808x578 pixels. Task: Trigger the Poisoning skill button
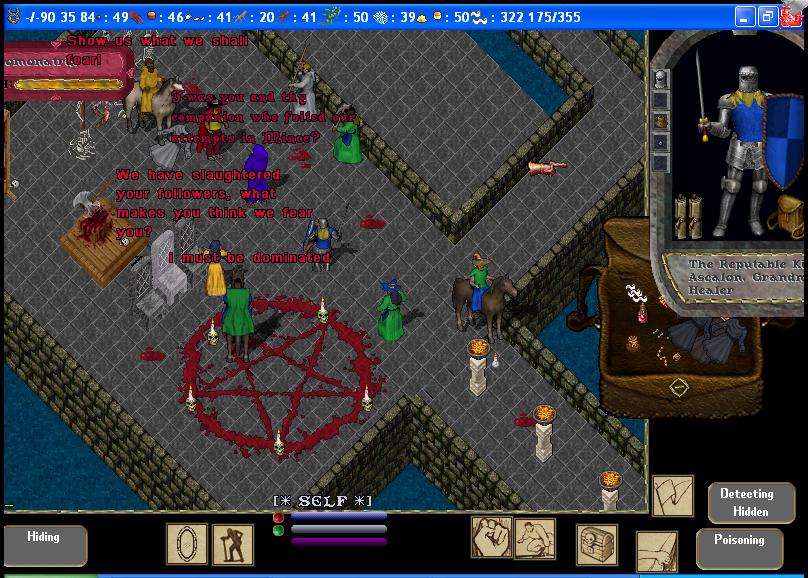739,547
